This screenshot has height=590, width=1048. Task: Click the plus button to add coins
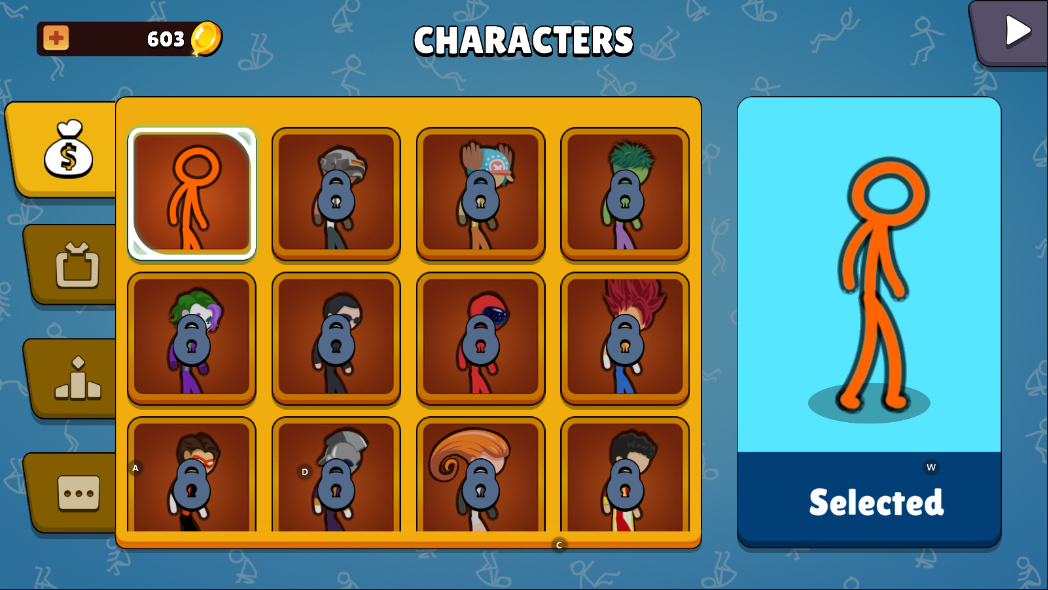pyautogui.click(x=56, y=39)
